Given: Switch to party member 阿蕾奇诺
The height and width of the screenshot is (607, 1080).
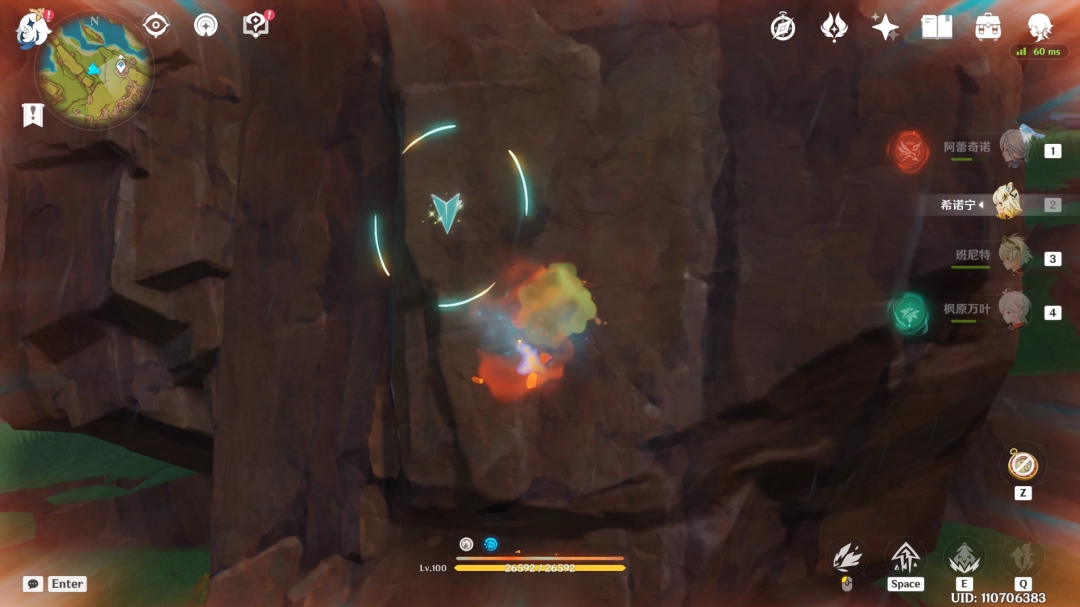Looking at the screenshot, I should pyautogui.click(x=1014, y=149).
